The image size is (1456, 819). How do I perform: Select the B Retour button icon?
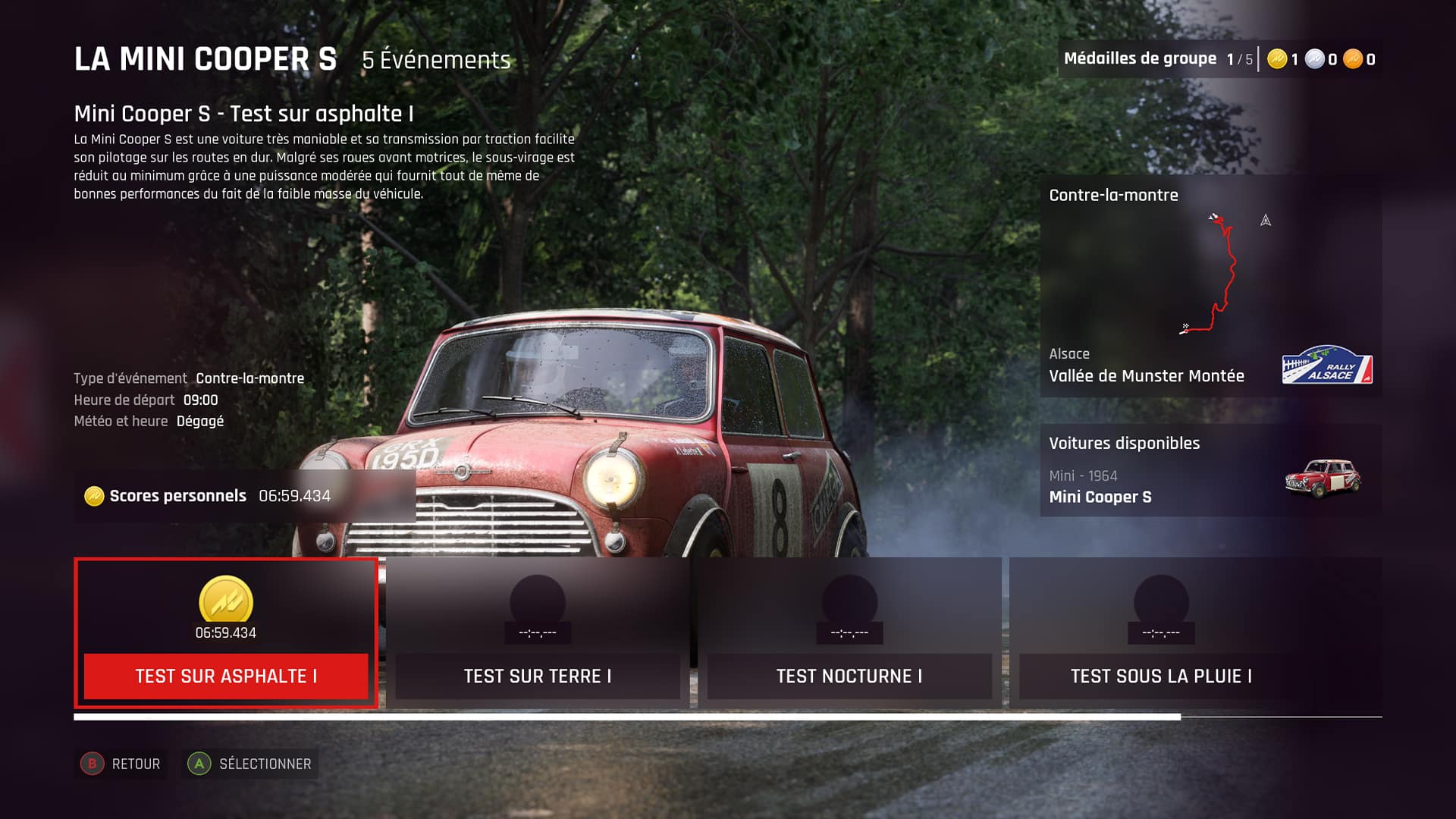pyautogui.click(x=93, y=764)
